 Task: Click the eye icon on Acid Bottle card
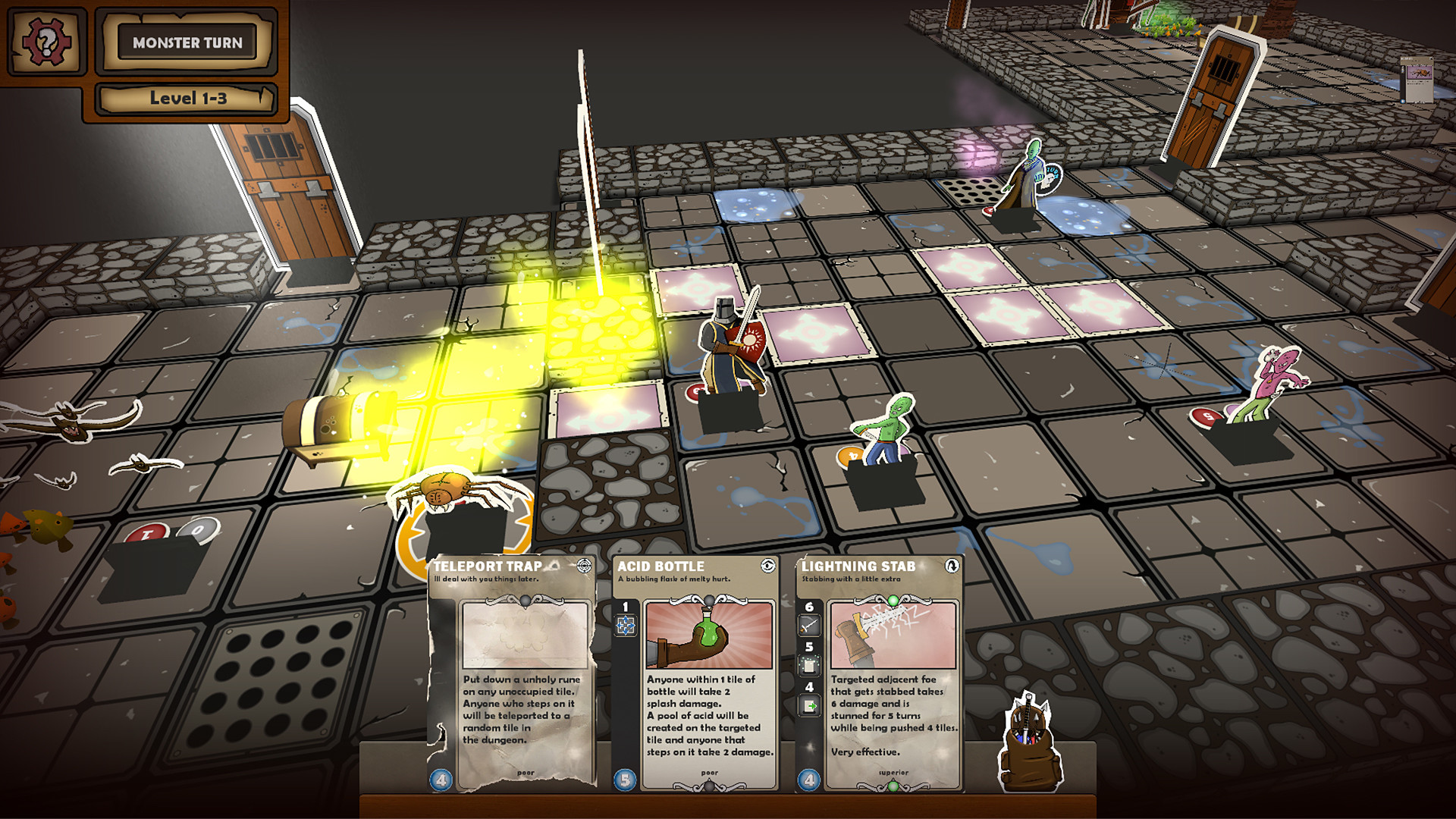768,565
